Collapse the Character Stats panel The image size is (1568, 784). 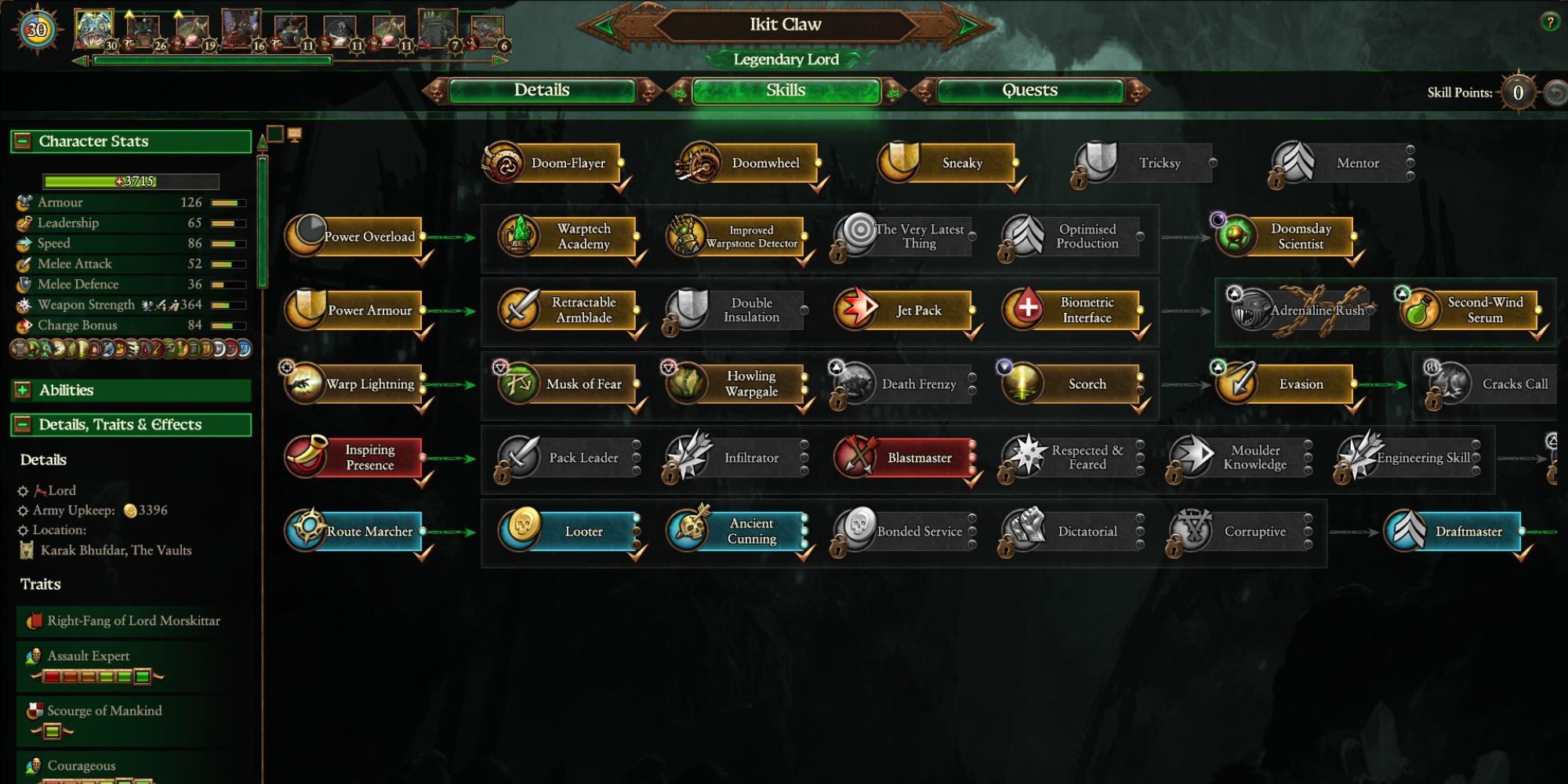pyautogui.click(x=24, y=141)
